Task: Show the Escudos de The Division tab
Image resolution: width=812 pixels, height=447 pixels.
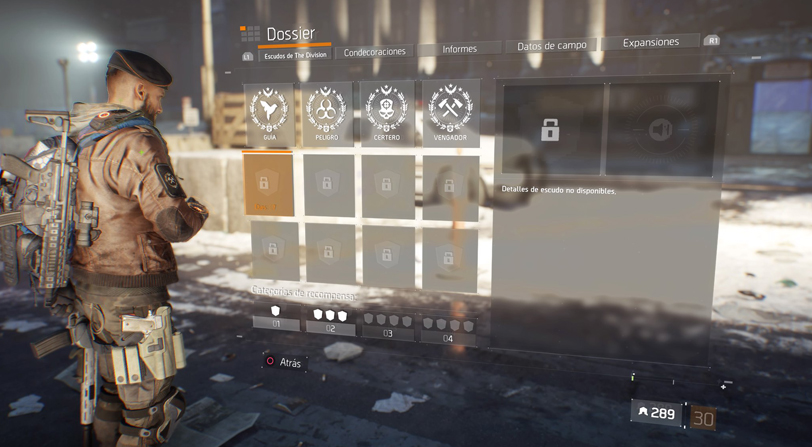Action: (x=295, y=56)
